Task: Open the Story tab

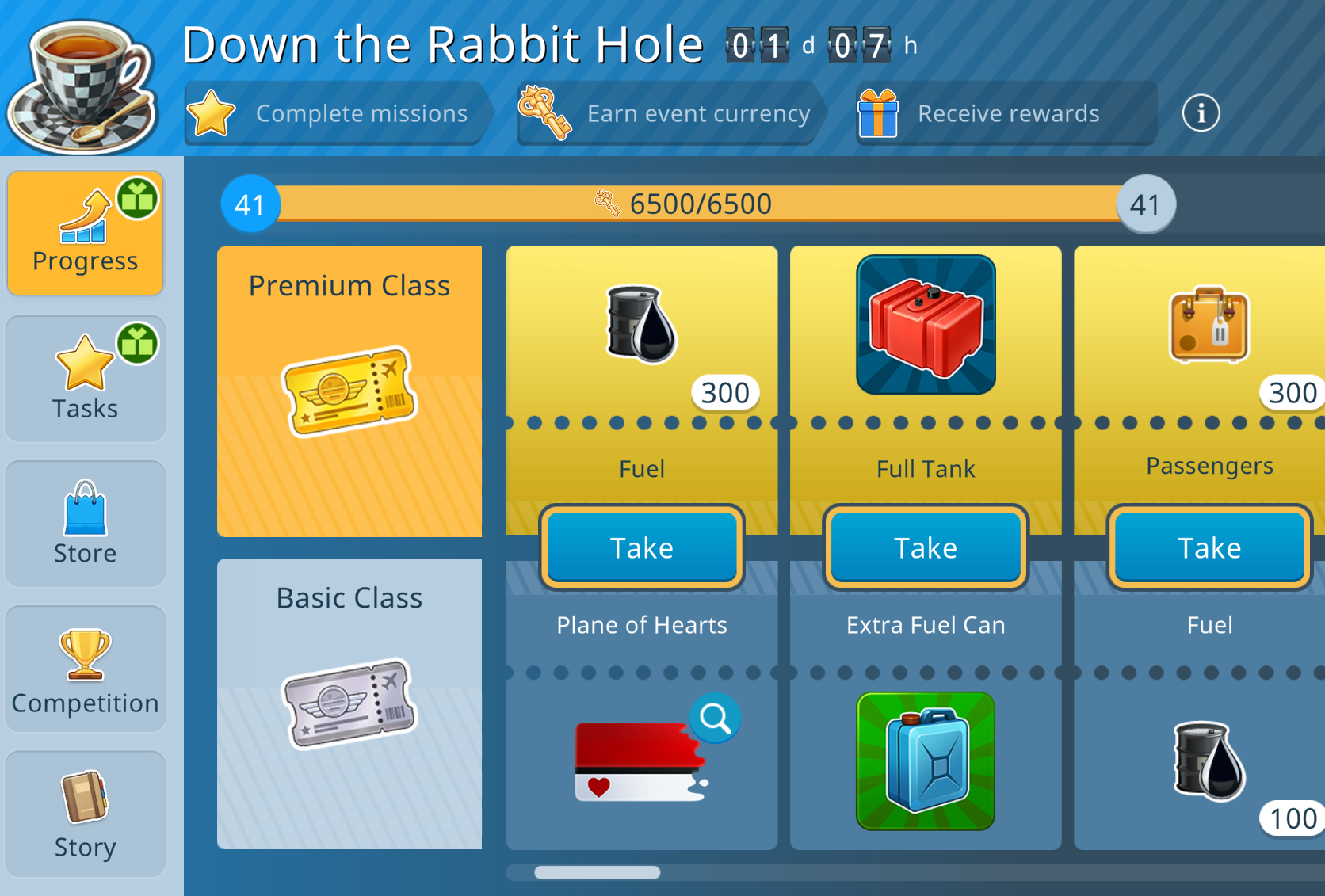Action: (86, 814)
